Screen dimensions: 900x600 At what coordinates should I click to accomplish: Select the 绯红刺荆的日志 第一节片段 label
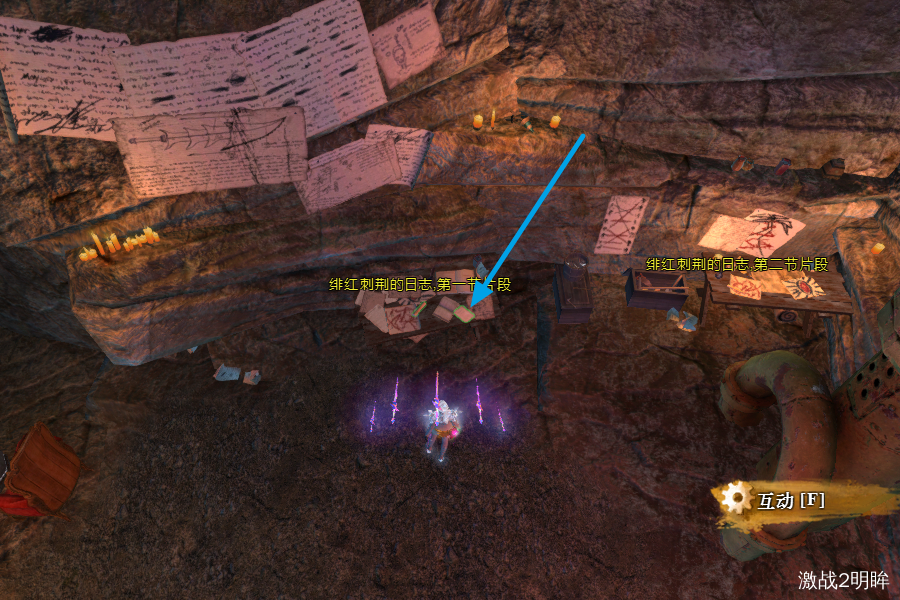tap(420, 285)
